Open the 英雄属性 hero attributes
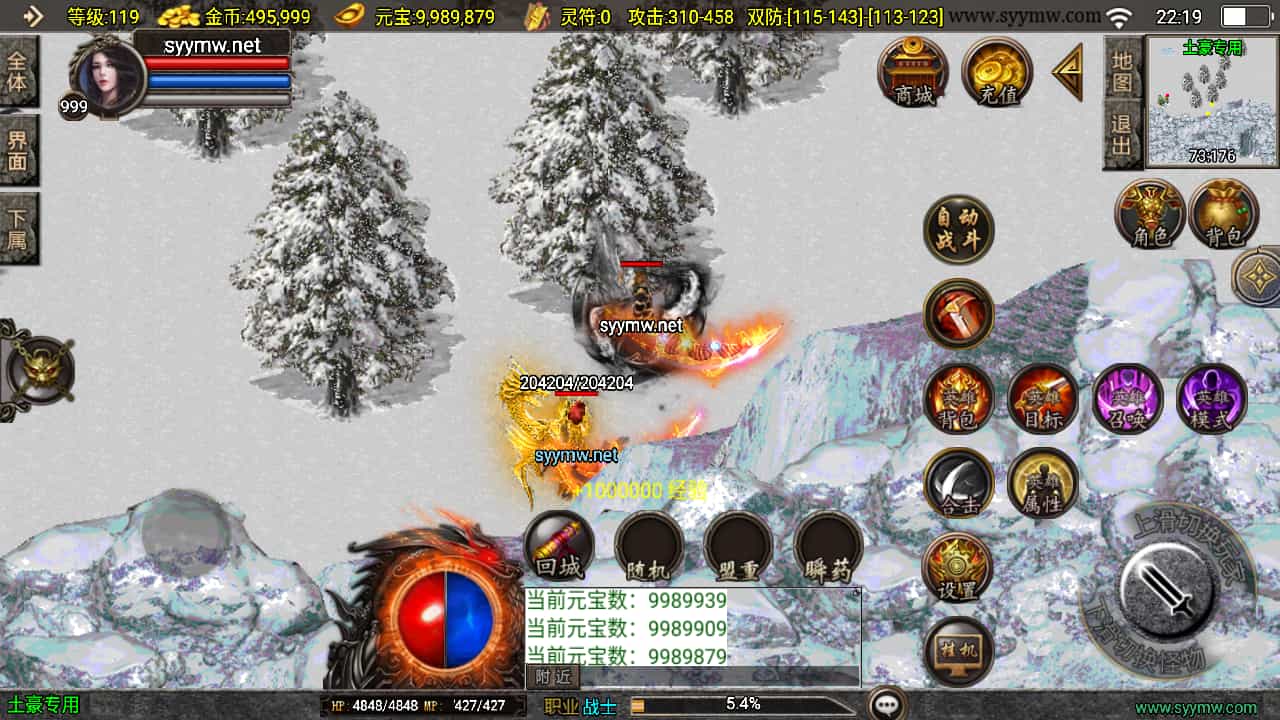This screenshot has height=720, width=1280. (1042, 483)
